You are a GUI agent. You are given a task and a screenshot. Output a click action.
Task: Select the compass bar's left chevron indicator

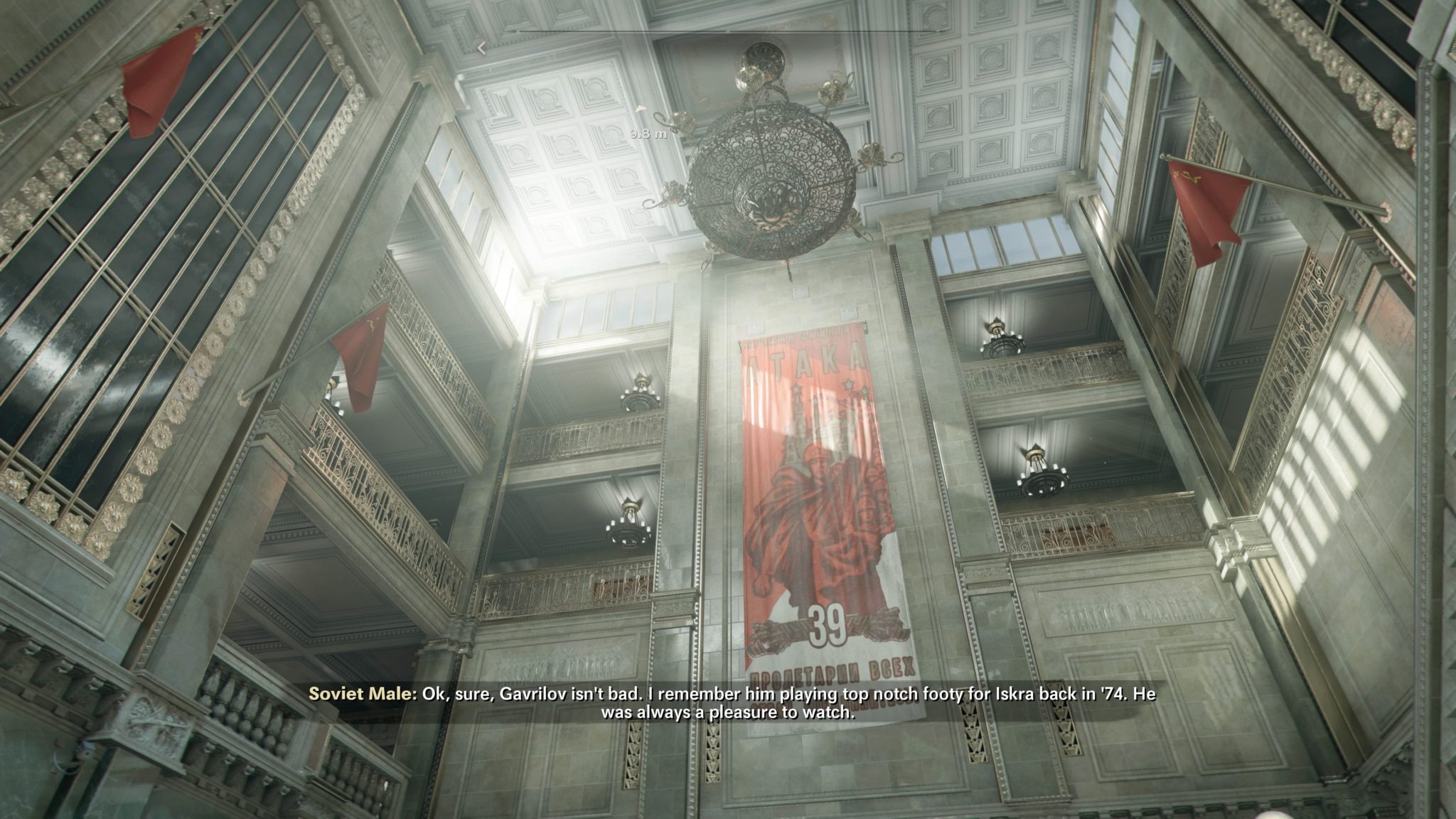(481, 48)
